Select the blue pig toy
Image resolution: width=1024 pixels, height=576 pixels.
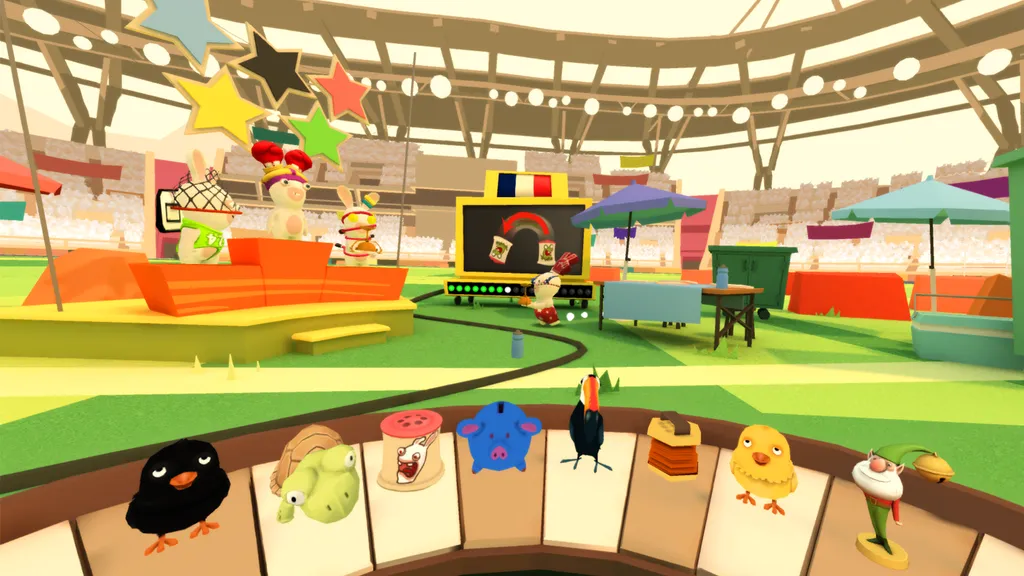(497, 436)
